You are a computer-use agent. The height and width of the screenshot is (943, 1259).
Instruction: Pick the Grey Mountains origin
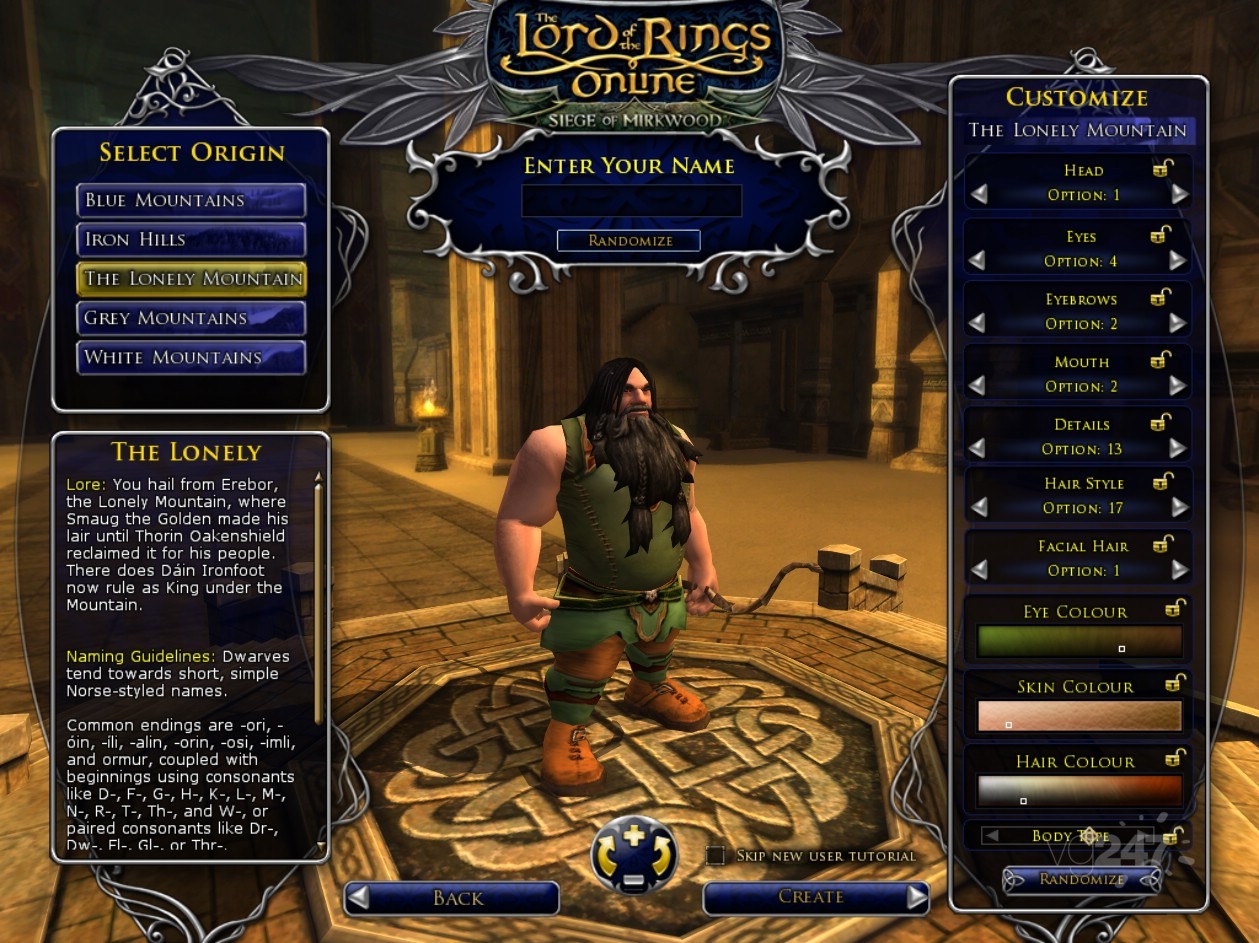(191, 319)
